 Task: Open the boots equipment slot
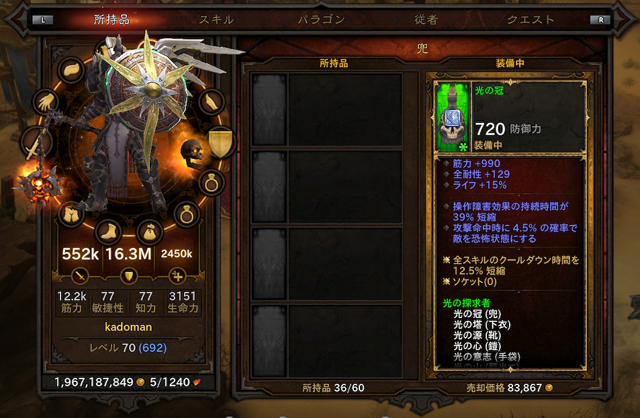click(x=109, y=228)
